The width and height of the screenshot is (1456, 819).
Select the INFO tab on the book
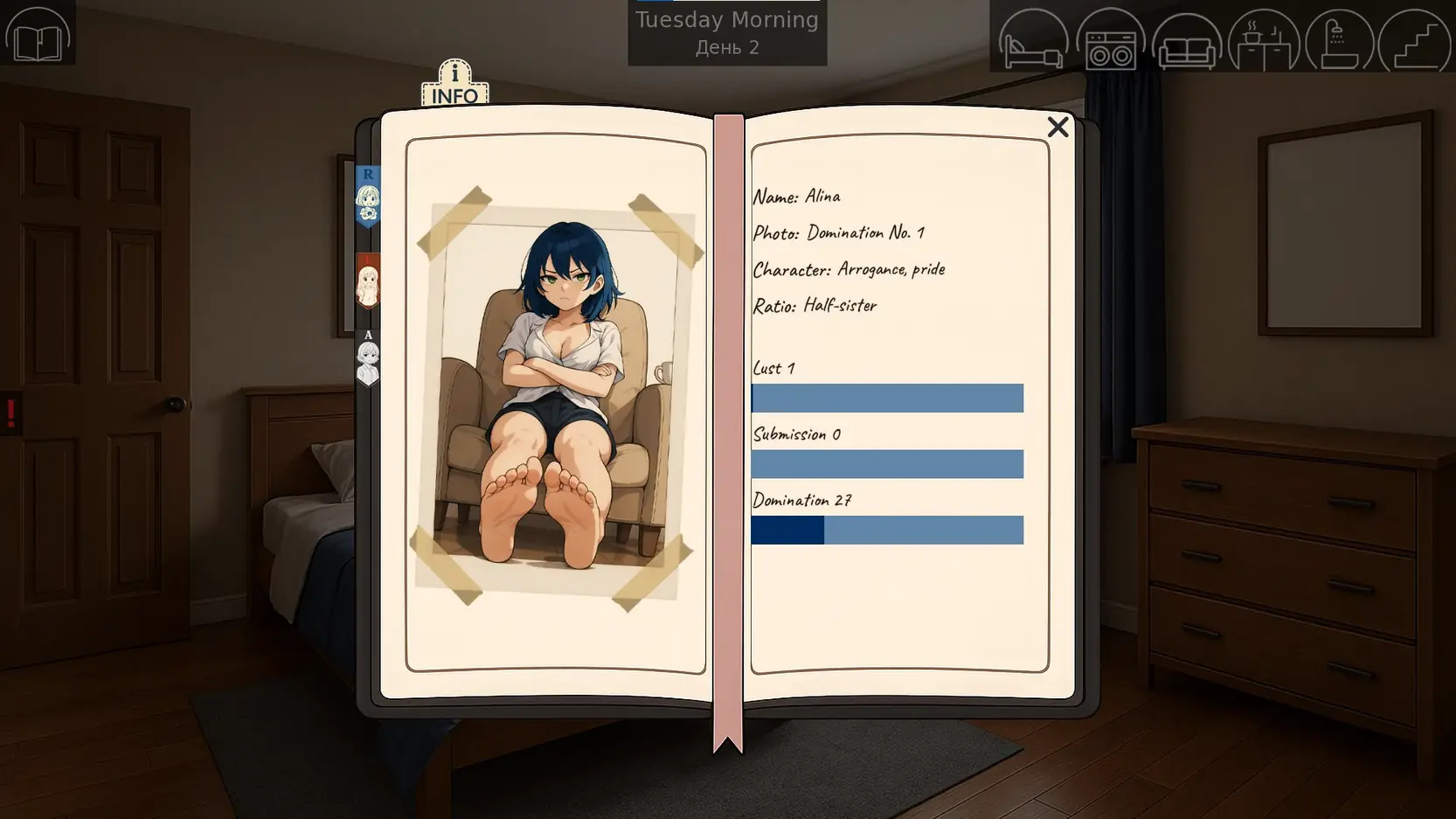[454, 85]
